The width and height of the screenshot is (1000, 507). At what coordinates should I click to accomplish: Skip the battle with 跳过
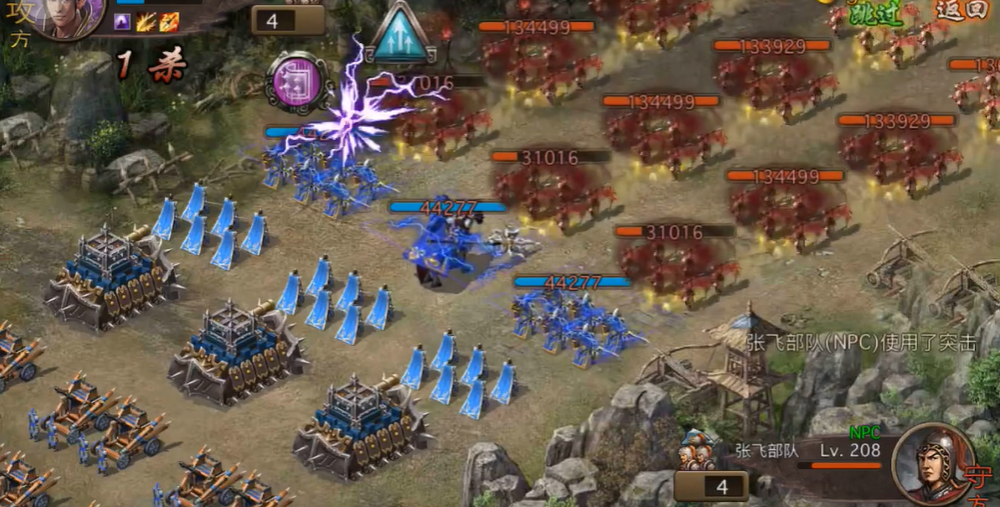click(x=877, y=13)
